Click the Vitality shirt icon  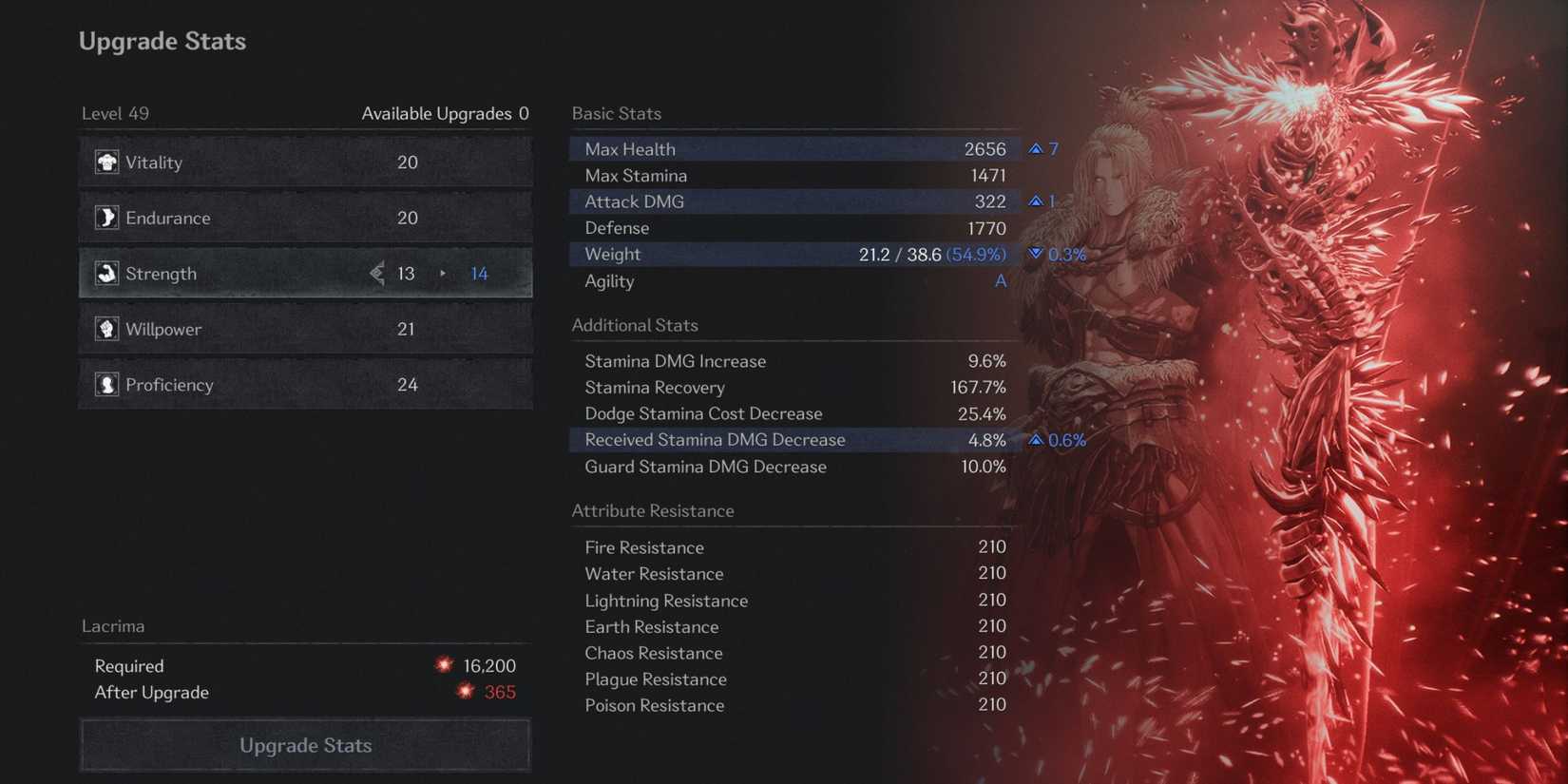(x=105, y=162)
